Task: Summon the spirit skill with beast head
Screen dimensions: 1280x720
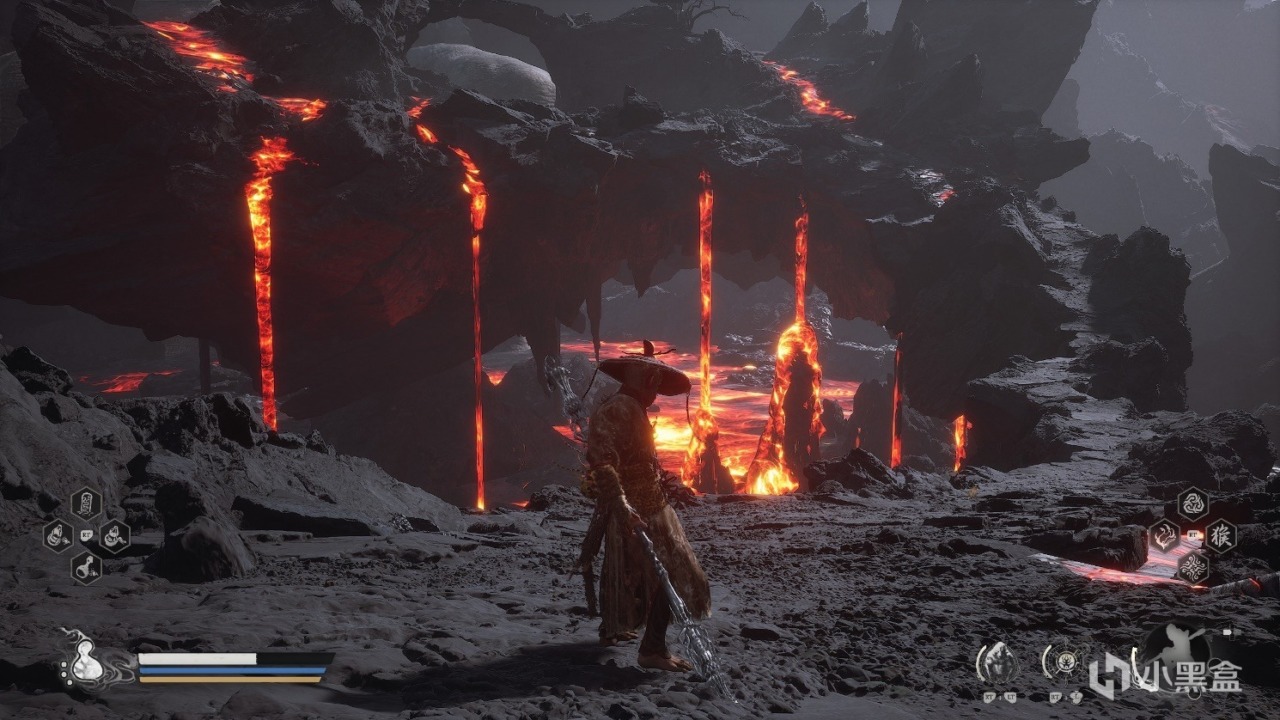Action: point(997,662)
